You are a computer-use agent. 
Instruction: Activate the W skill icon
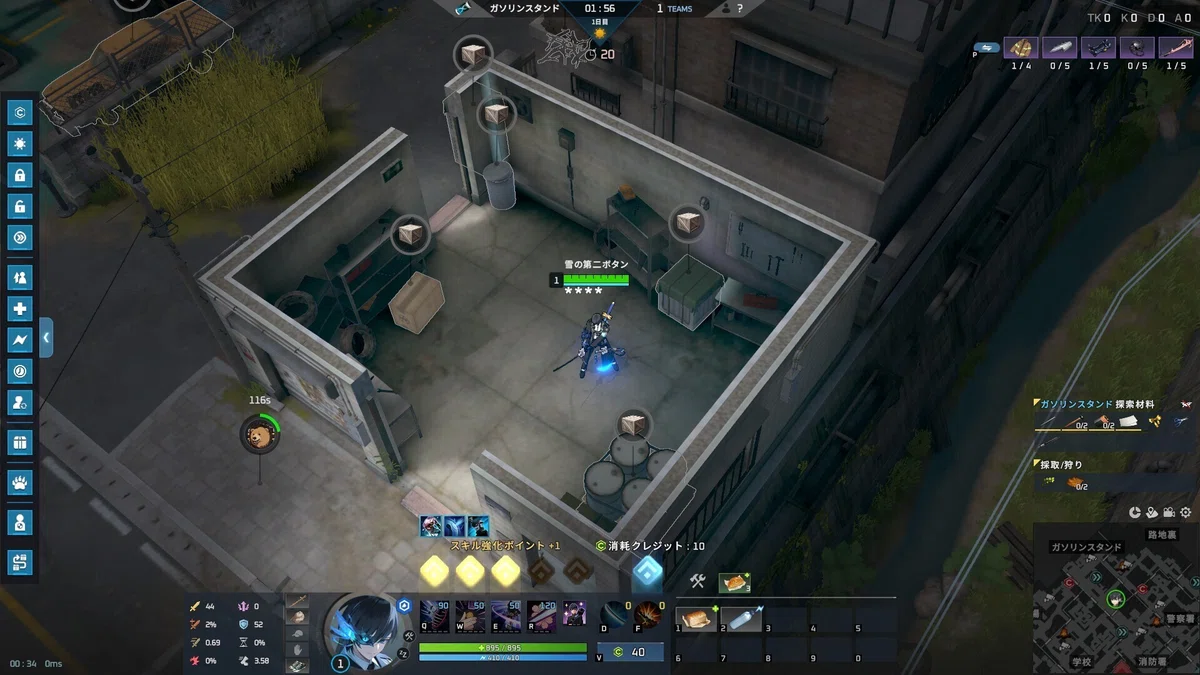point(470,614)
